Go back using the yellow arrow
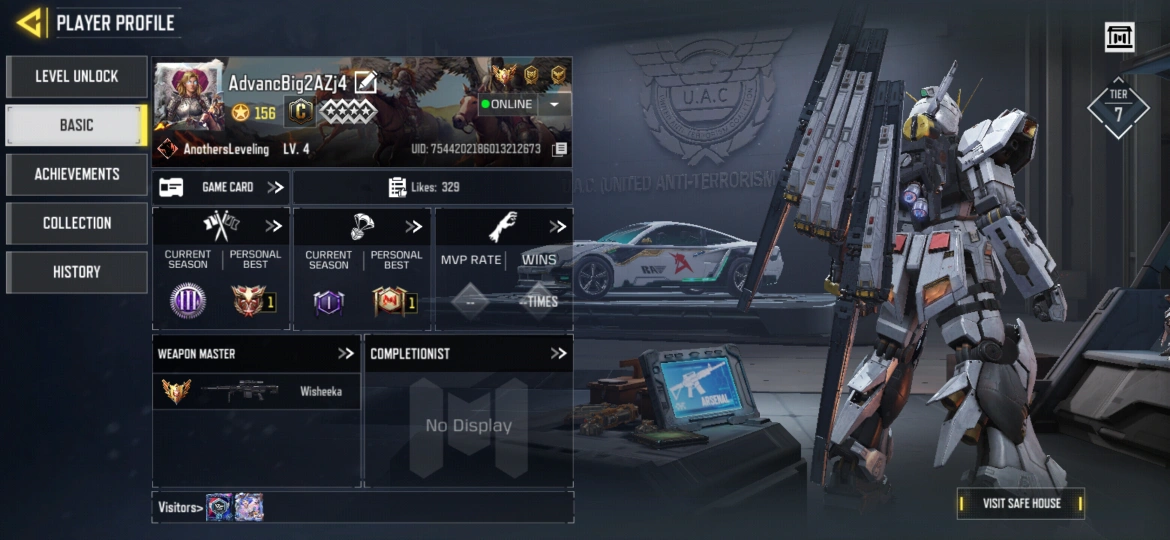 coord(30,22)
